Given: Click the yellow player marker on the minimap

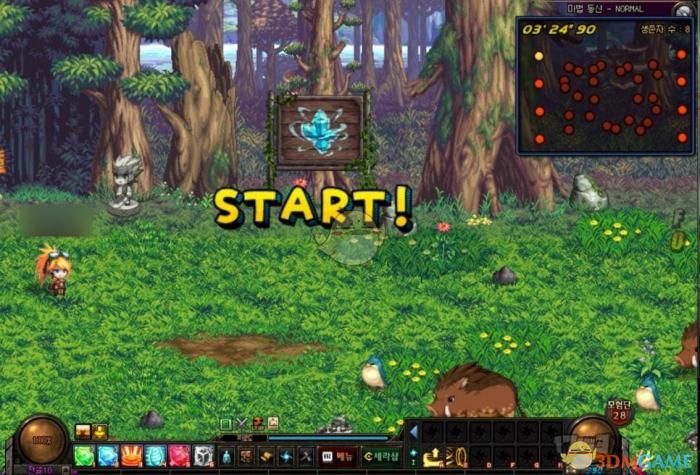Looking at the screenshot, I should click(x=539, y=56).
